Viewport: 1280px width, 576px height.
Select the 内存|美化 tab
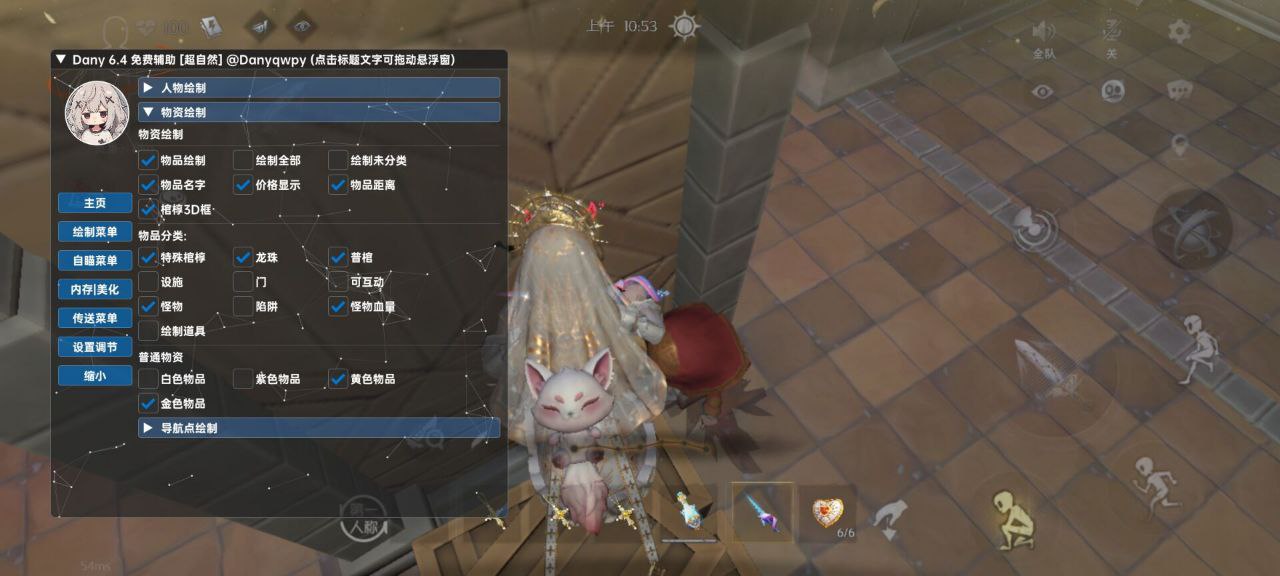click(x=95, y=290)
